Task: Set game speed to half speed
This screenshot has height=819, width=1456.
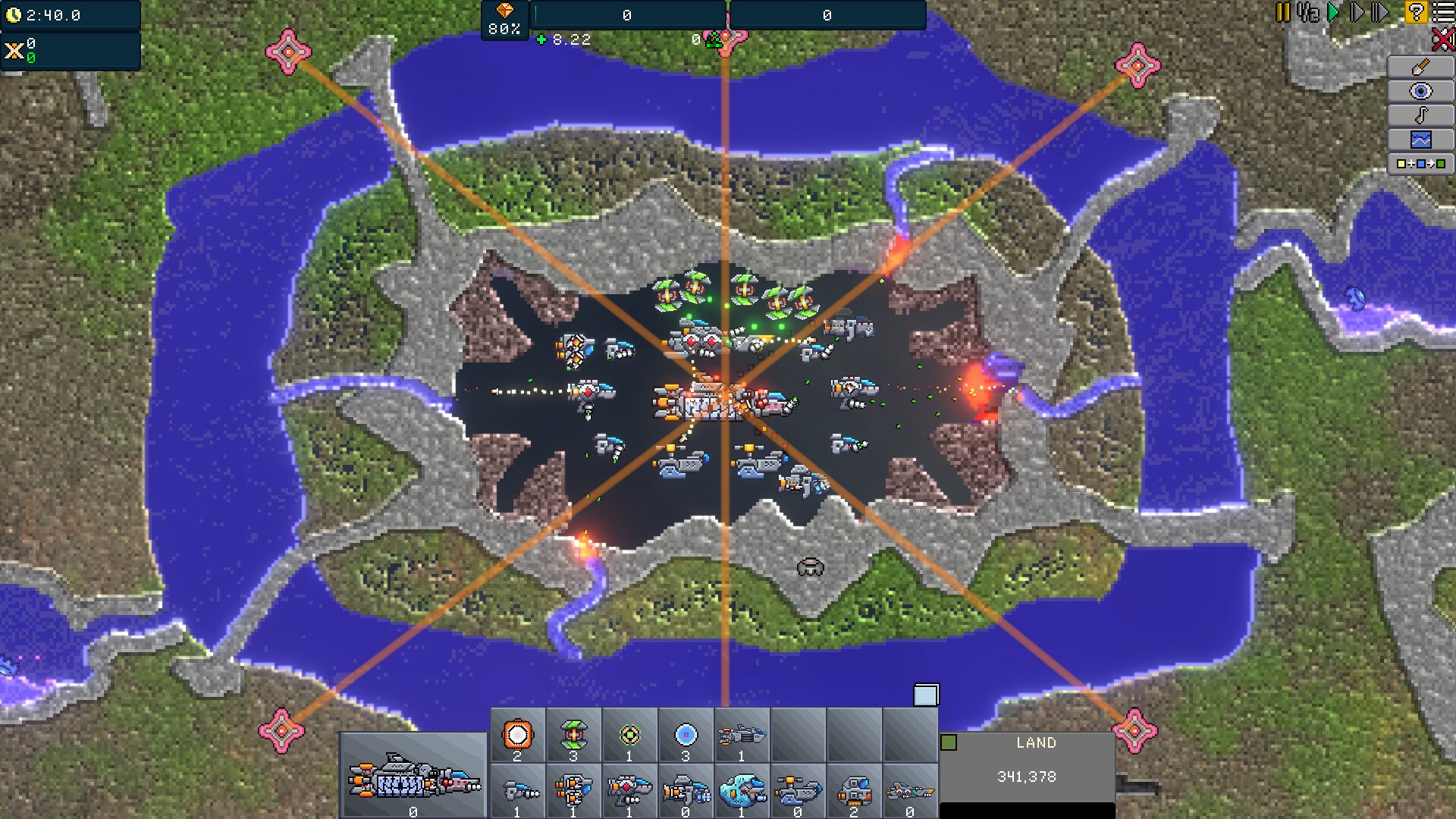Action: 1308,12
